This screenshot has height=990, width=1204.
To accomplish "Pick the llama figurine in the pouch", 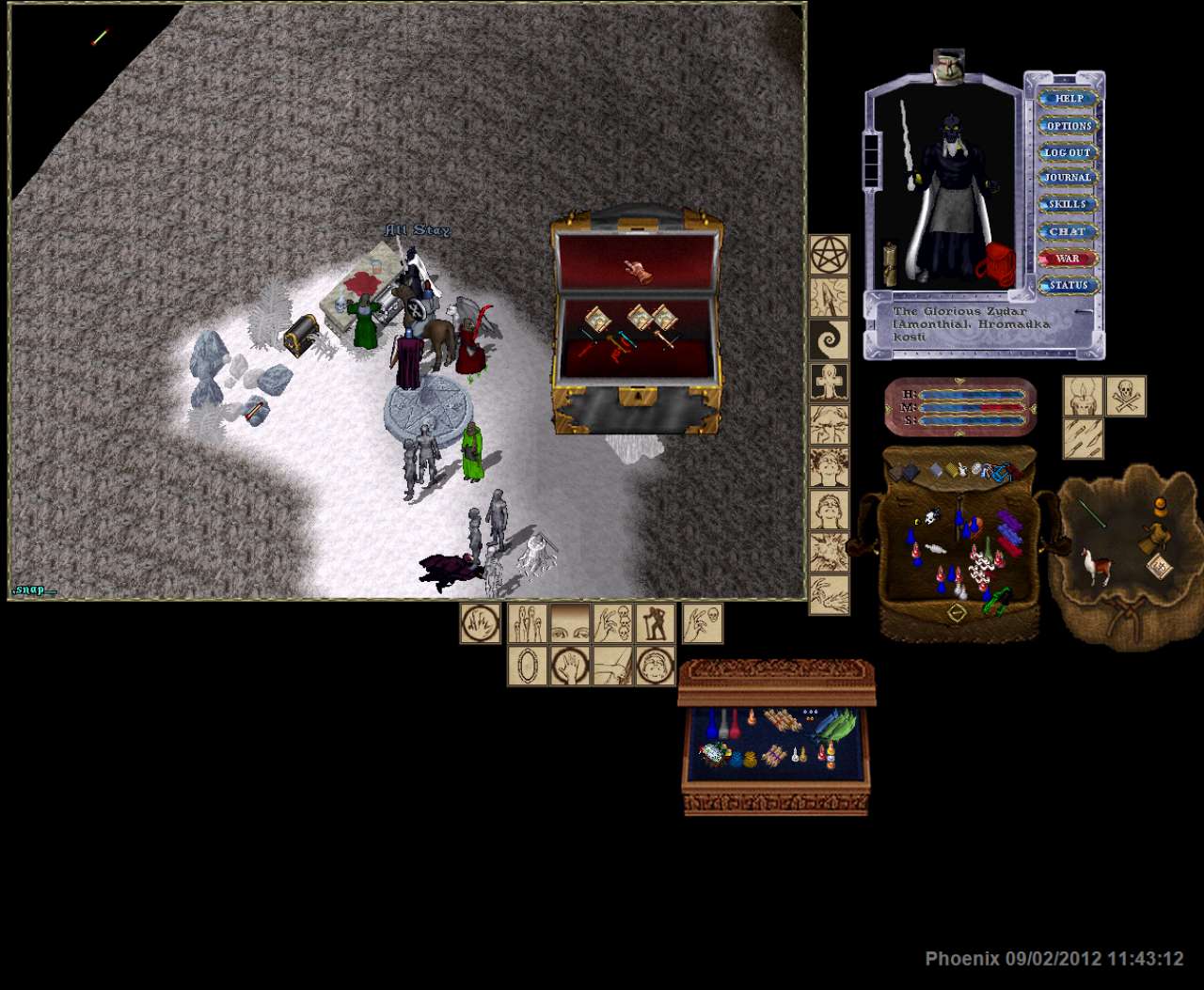I will coord(1094,566).
